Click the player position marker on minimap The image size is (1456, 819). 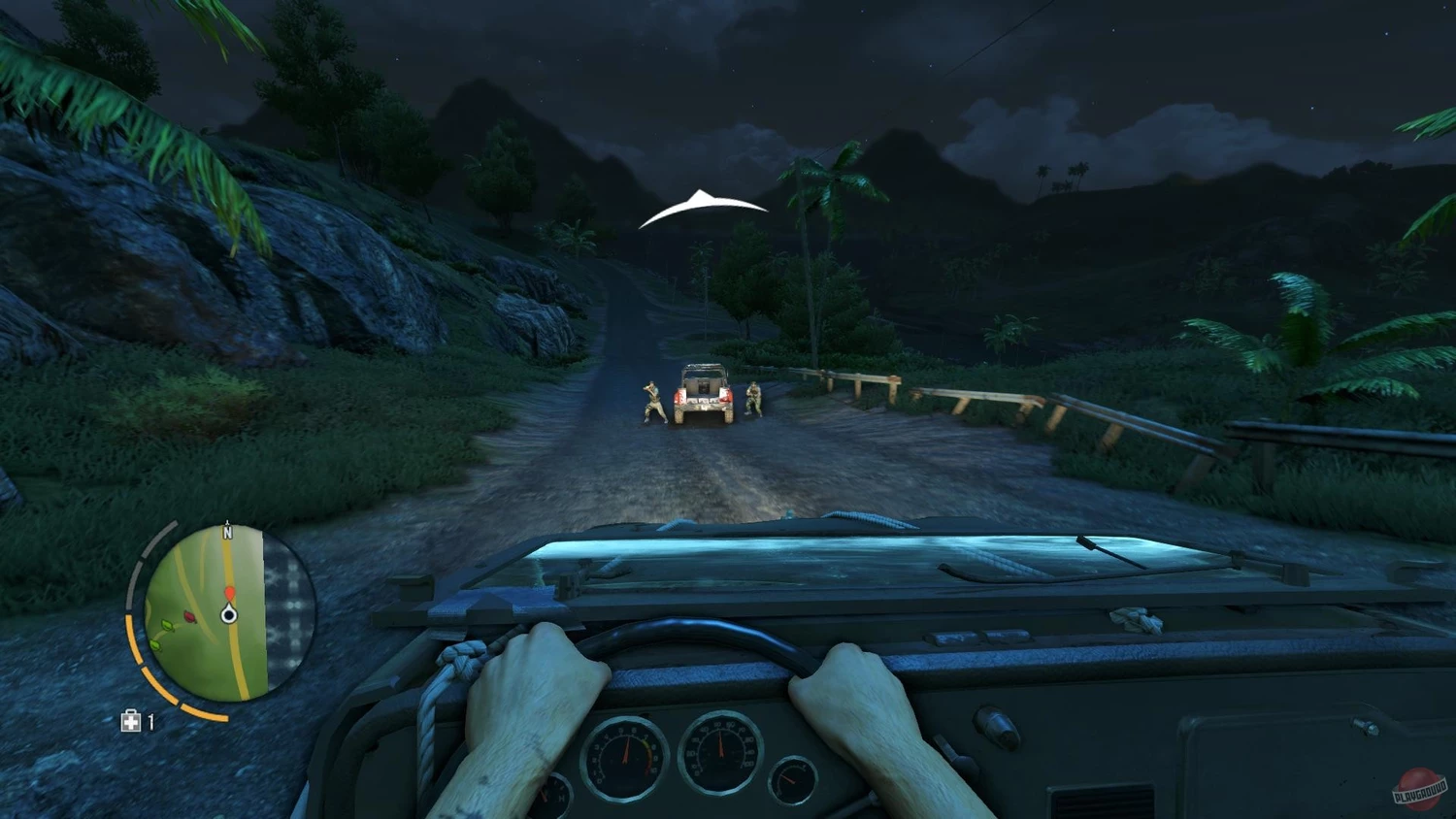click(229, 613)
